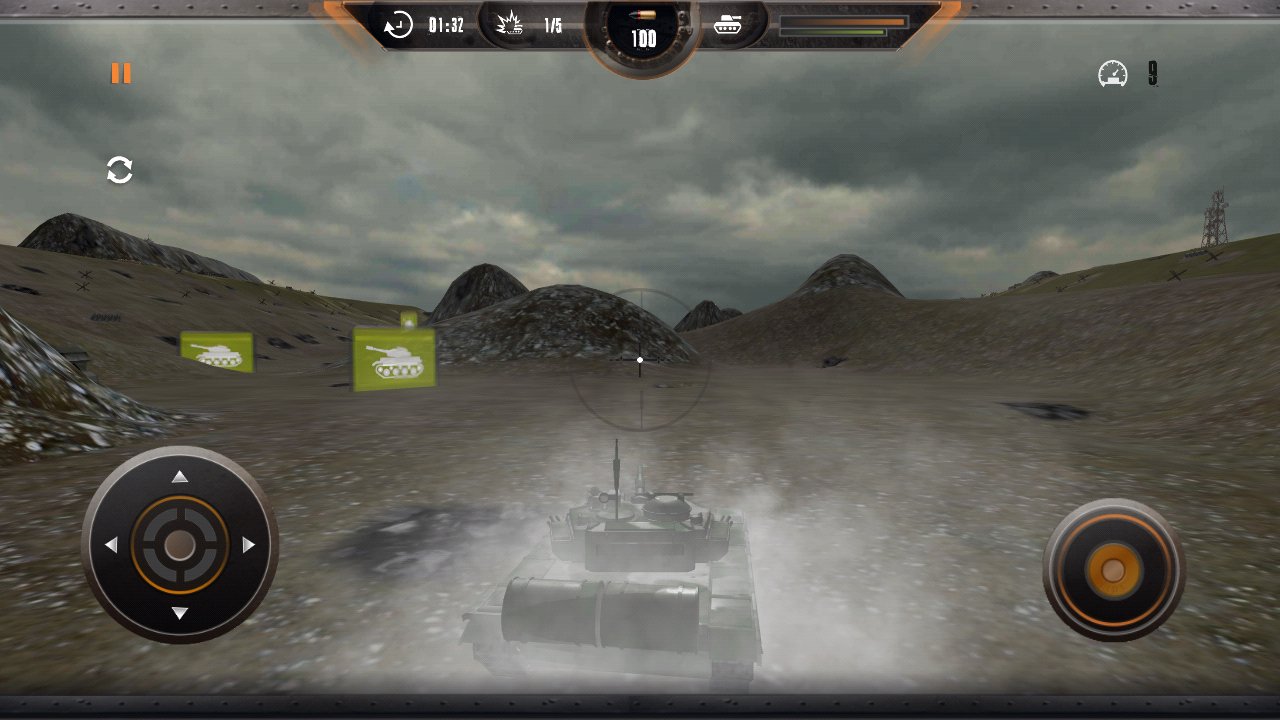Click the left arrow on movement joystick
Screen dimensions: 1280x720
pyautogui.click(x=114, y=543)
